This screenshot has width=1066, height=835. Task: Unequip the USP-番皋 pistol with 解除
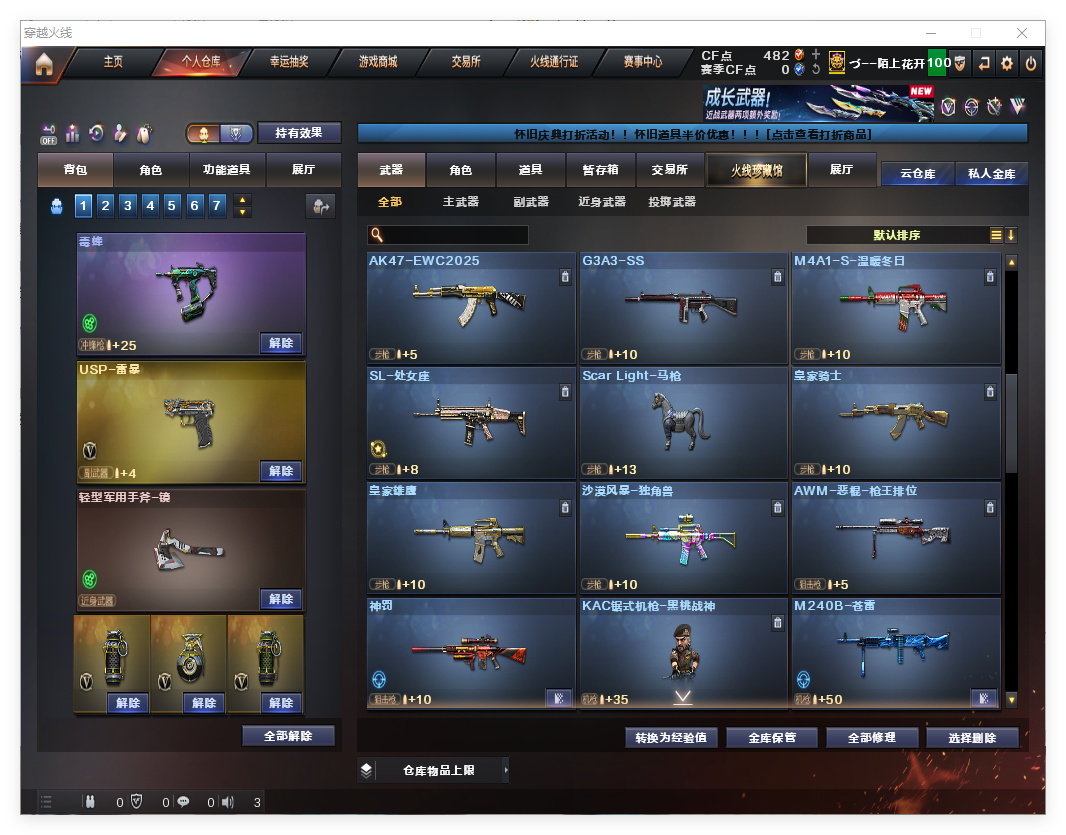click(281, 471)
